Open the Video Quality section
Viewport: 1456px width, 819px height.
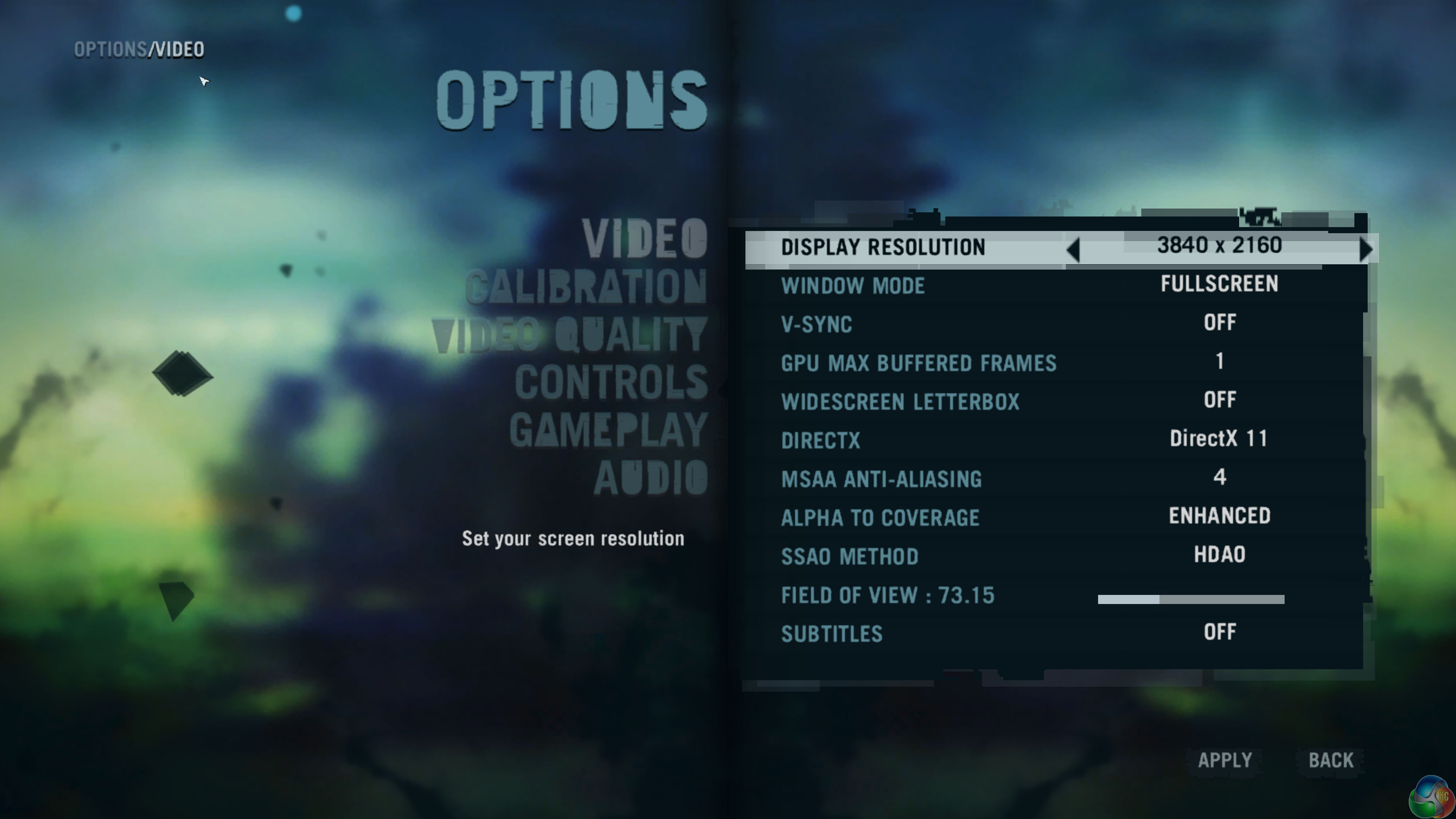(x=569, y=334)
